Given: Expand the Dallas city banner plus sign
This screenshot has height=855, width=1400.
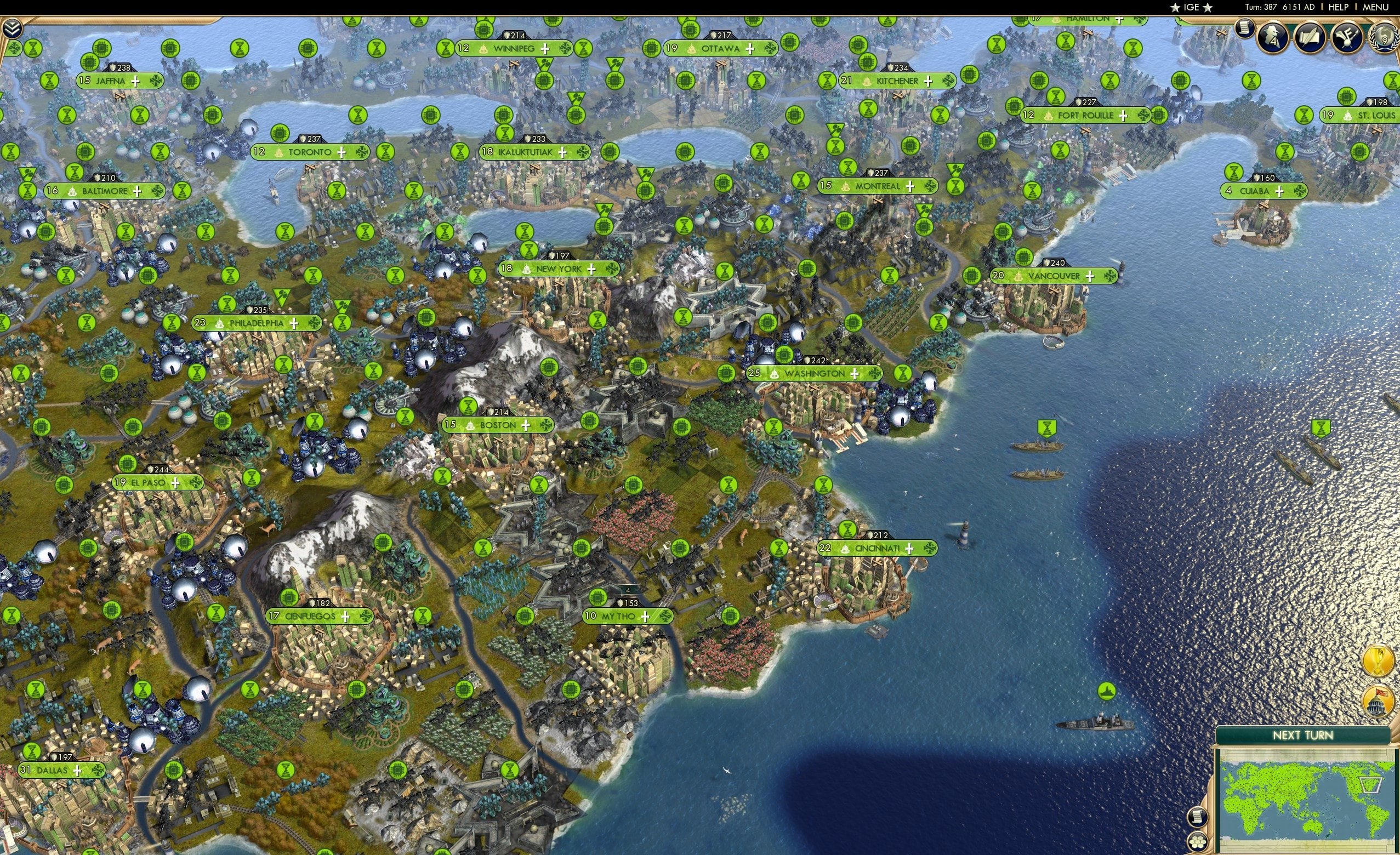Looking at the screenshot, I should [x=77, y=771].
